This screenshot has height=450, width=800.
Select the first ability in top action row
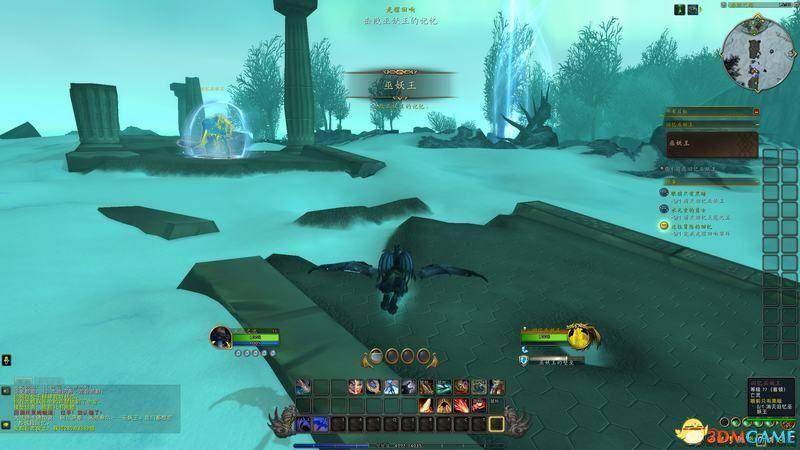coord(302,386)
